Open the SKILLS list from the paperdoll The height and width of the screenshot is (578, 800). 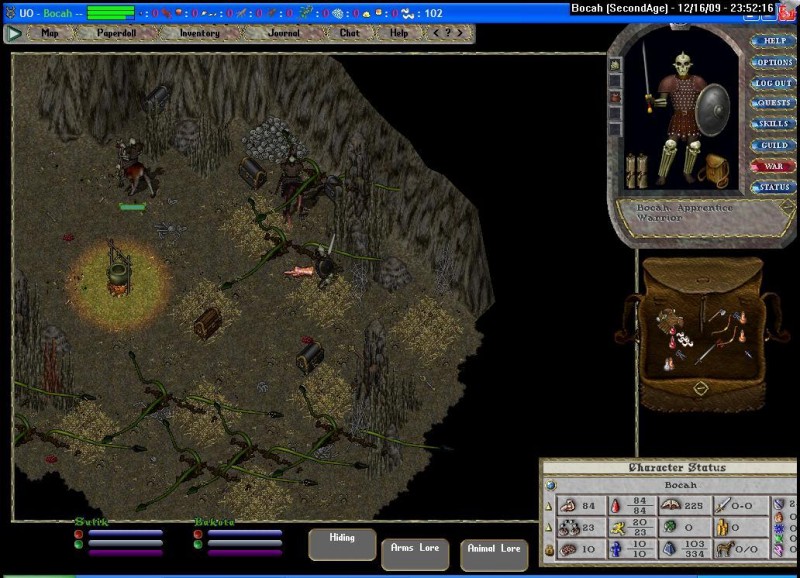coord(774,124)
